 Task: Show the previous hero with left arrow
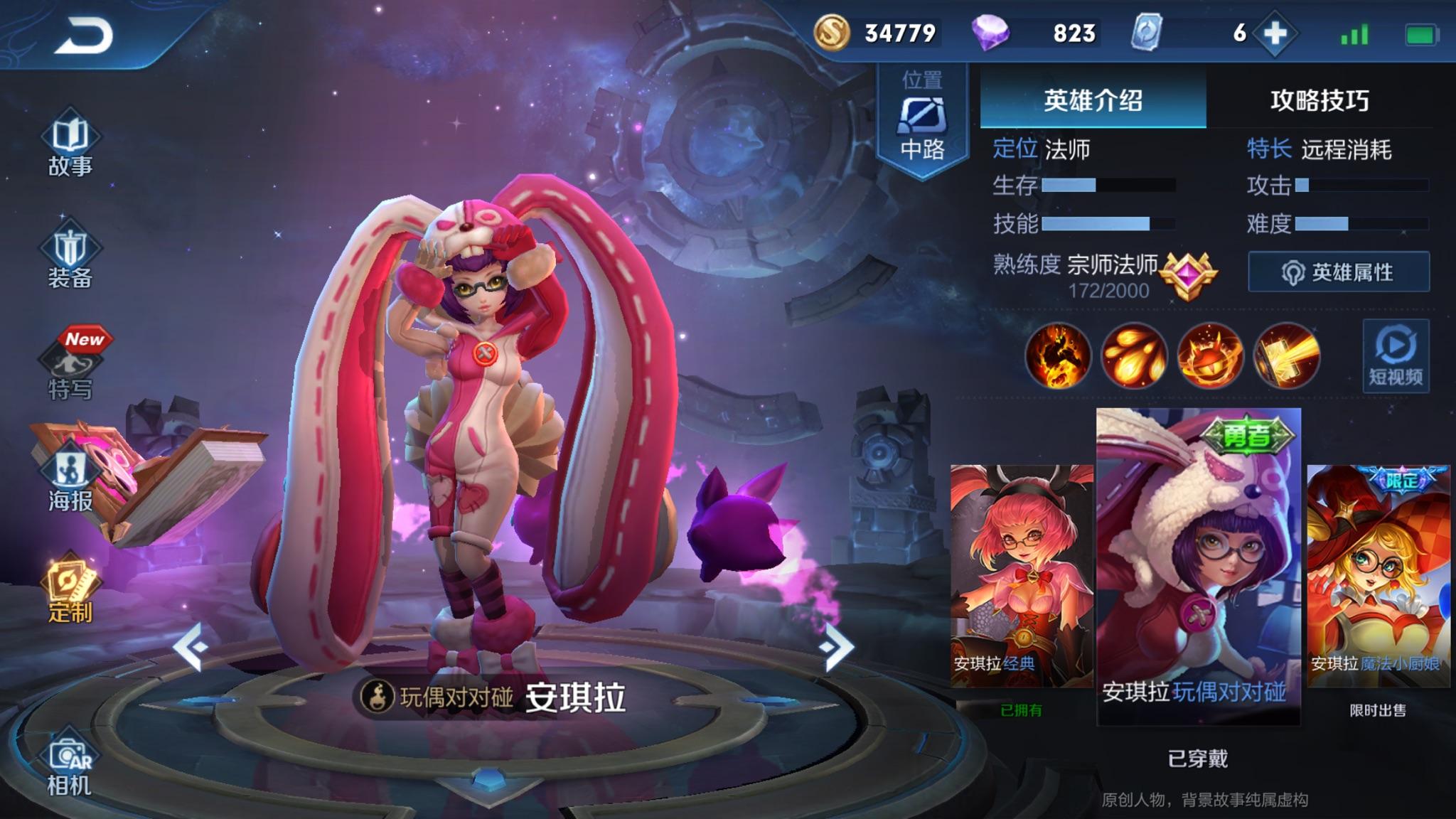coord(191,647)
